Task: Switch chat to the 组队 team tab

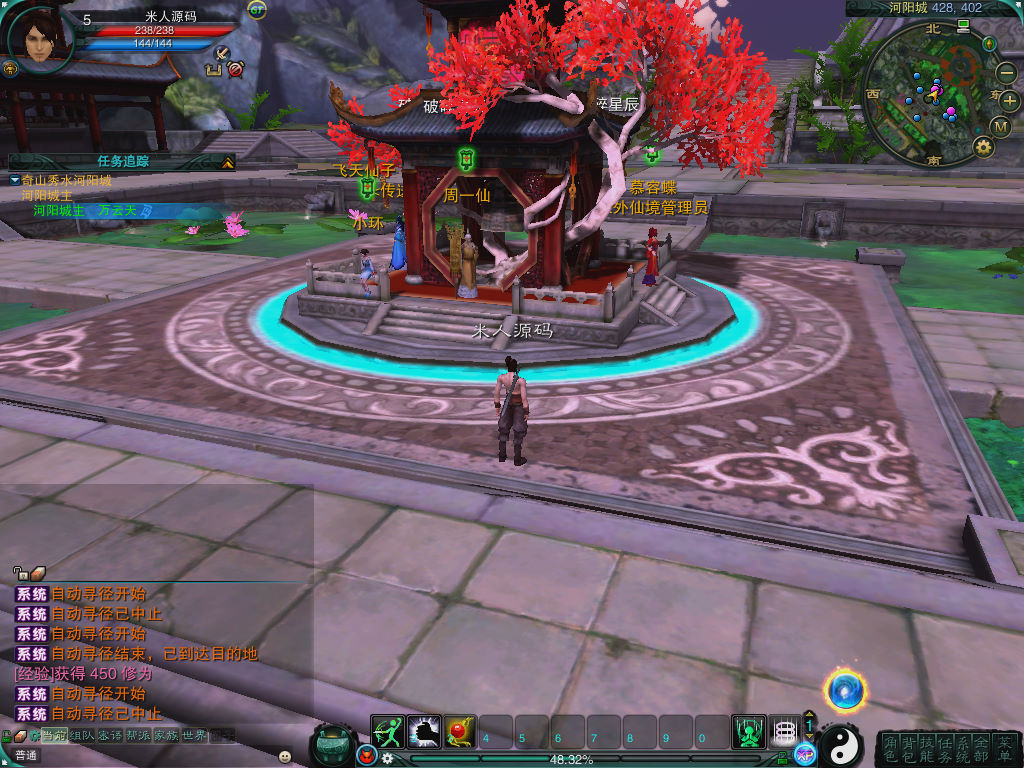Action: click(82, 736)
